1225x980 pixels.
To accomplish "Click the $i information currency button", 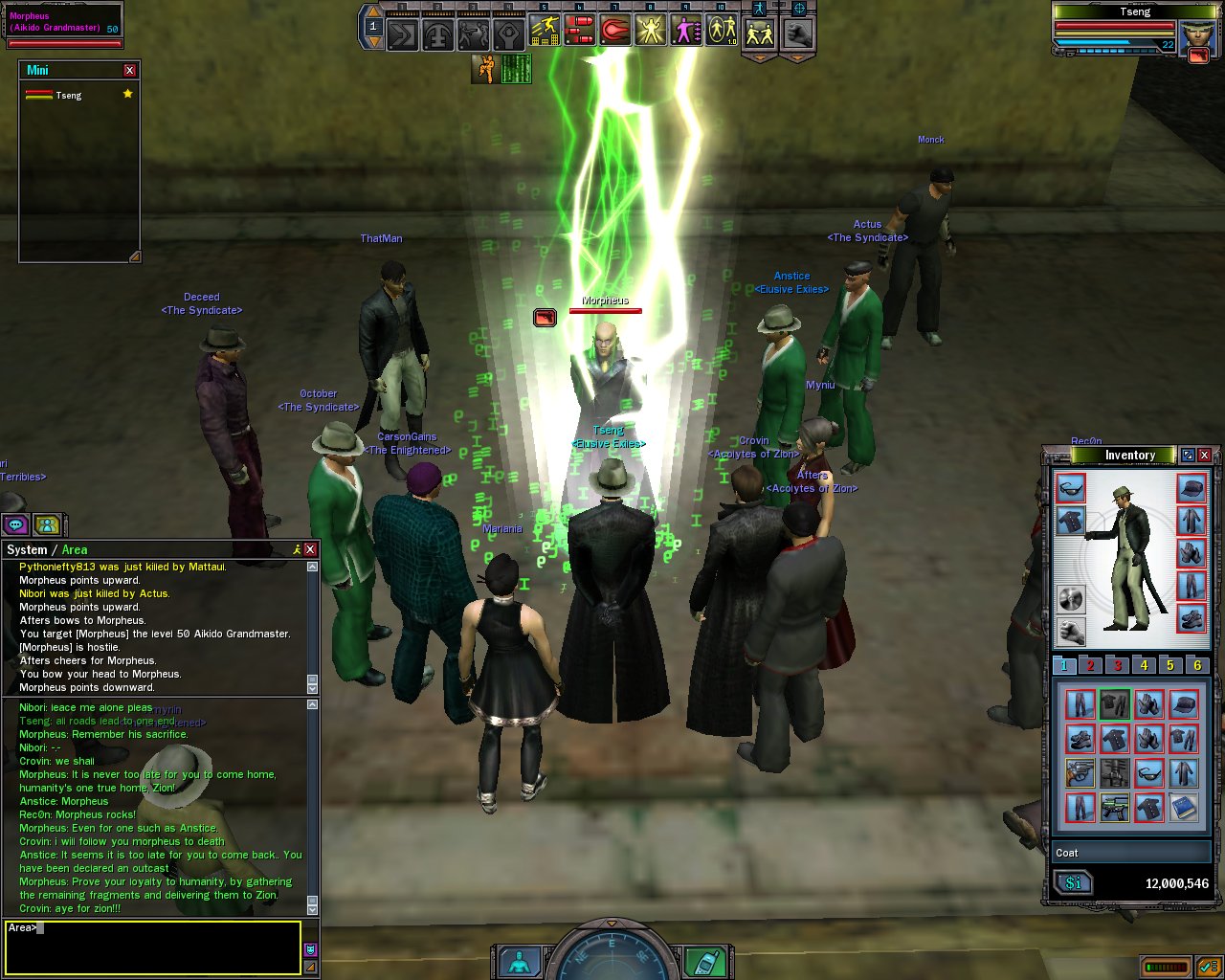I will click(1074, 883).
